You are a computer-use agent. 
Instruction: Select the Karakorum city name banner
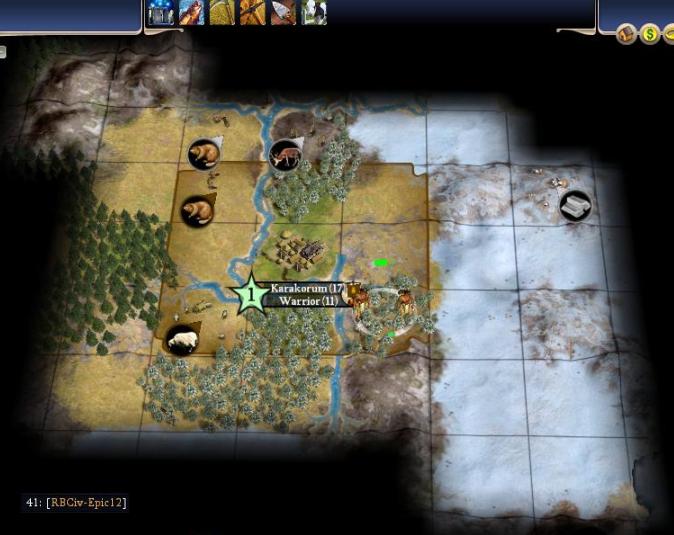(307, 288)
